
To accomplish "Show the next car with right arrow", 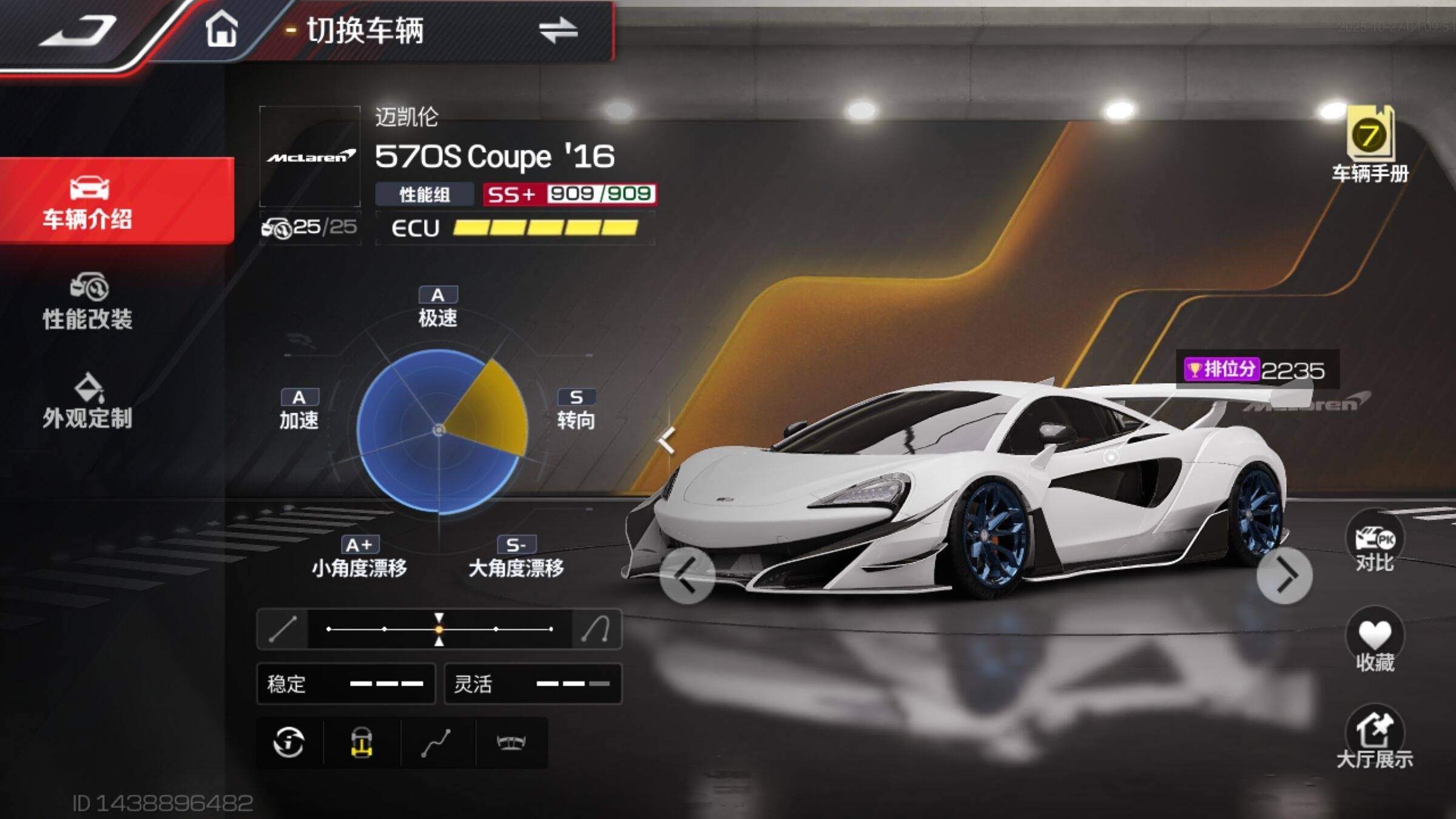I will pyautogui.click(x=1284, y=576).
